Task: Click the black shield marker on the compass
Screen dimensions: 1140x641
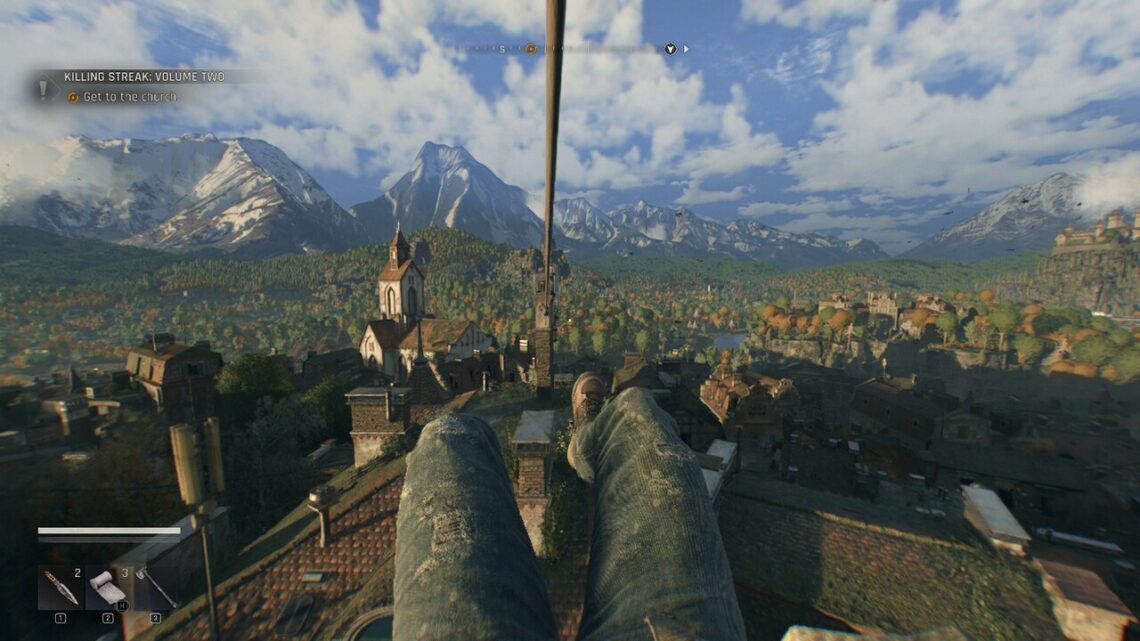Action: pyautogui.click(x=670, y=48)
